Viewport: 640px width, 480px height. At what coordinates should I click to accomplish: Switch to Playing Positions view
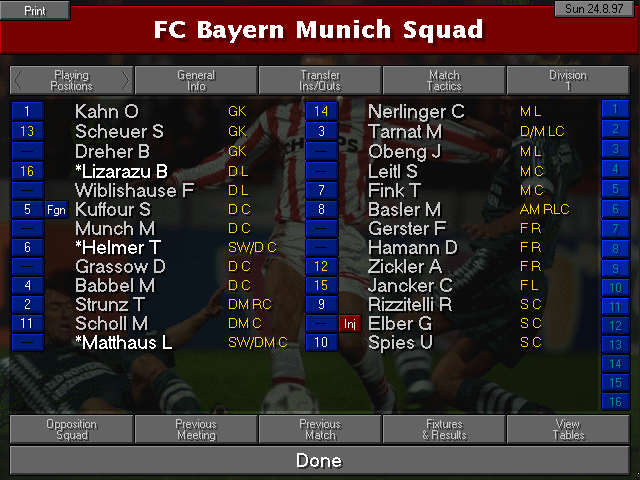click(71, 80)
